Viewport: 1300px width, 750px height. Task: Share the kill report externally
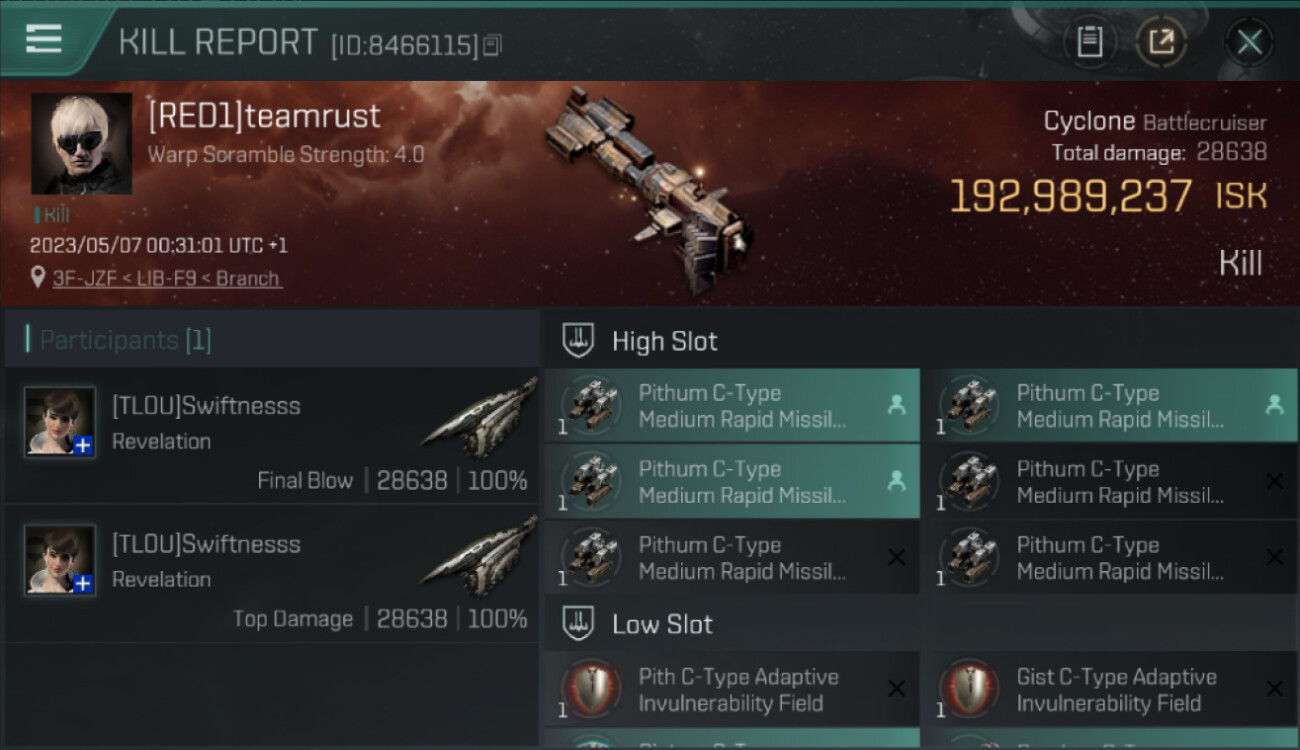click(x=1161, y=42)
